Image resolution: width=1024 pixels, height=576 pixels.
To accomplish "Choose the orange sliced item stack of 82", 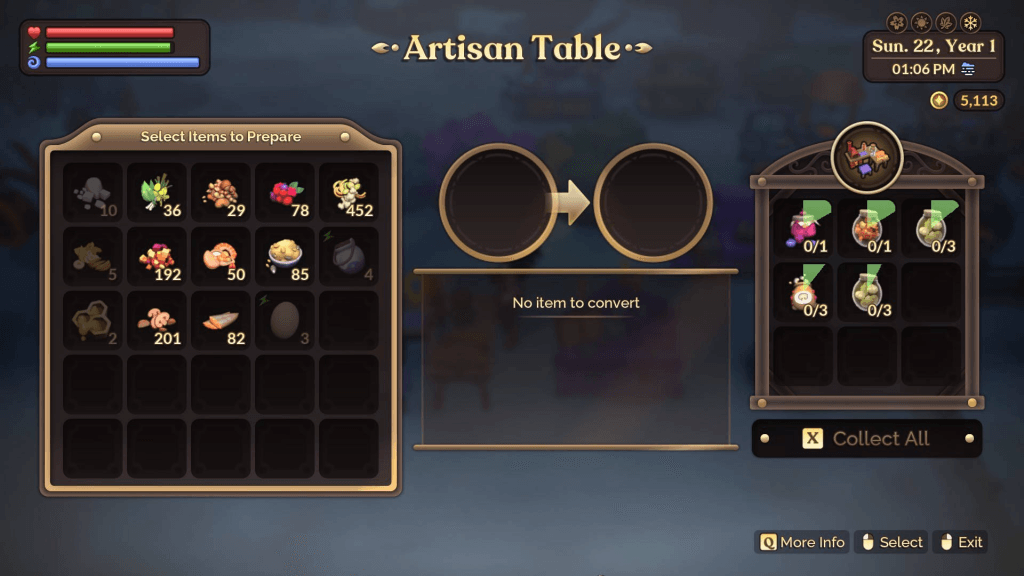I will pos(221,321).
